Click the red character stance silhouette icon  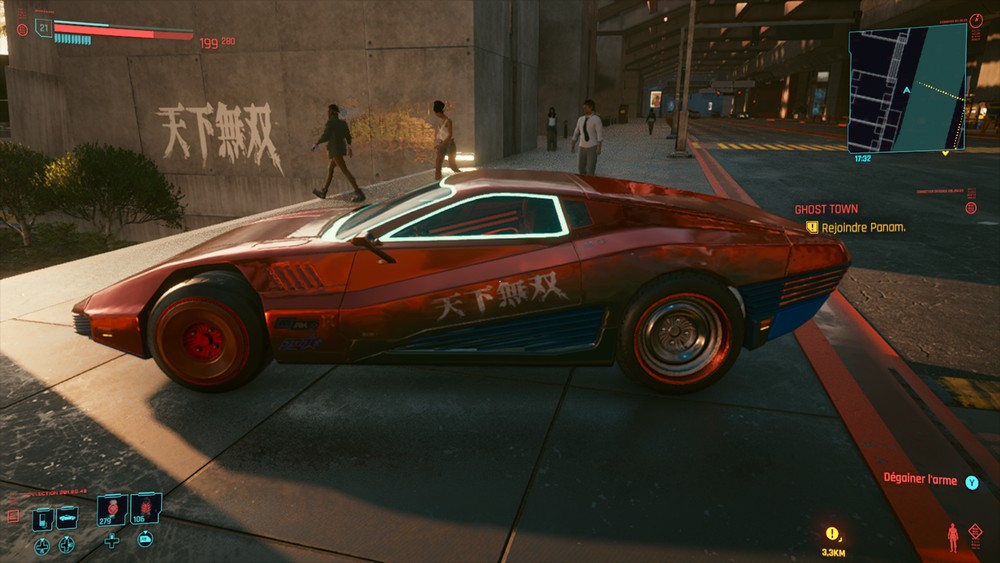952,537
